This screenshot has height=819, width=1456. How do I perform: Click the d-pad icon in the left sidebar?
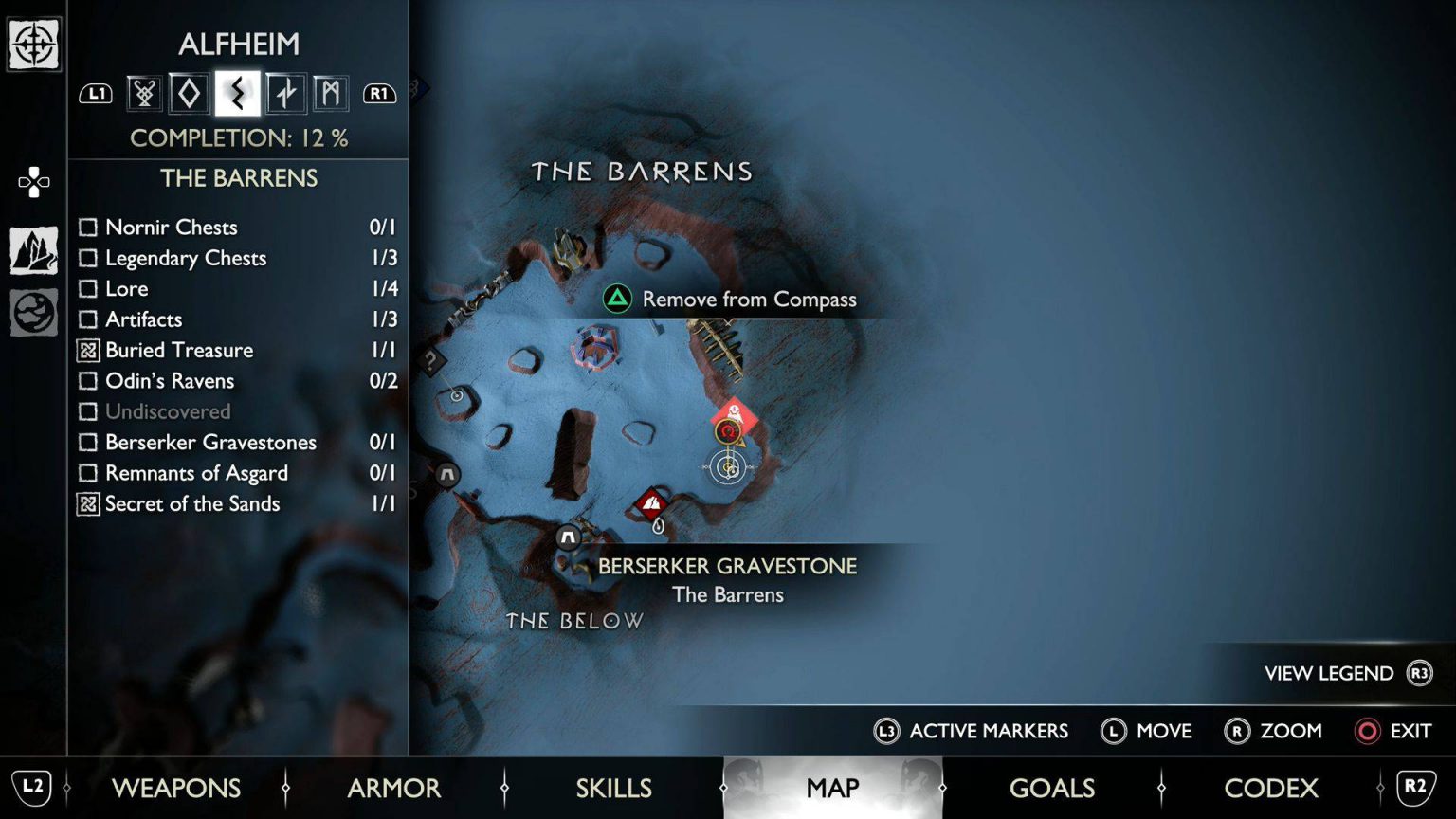34,182
